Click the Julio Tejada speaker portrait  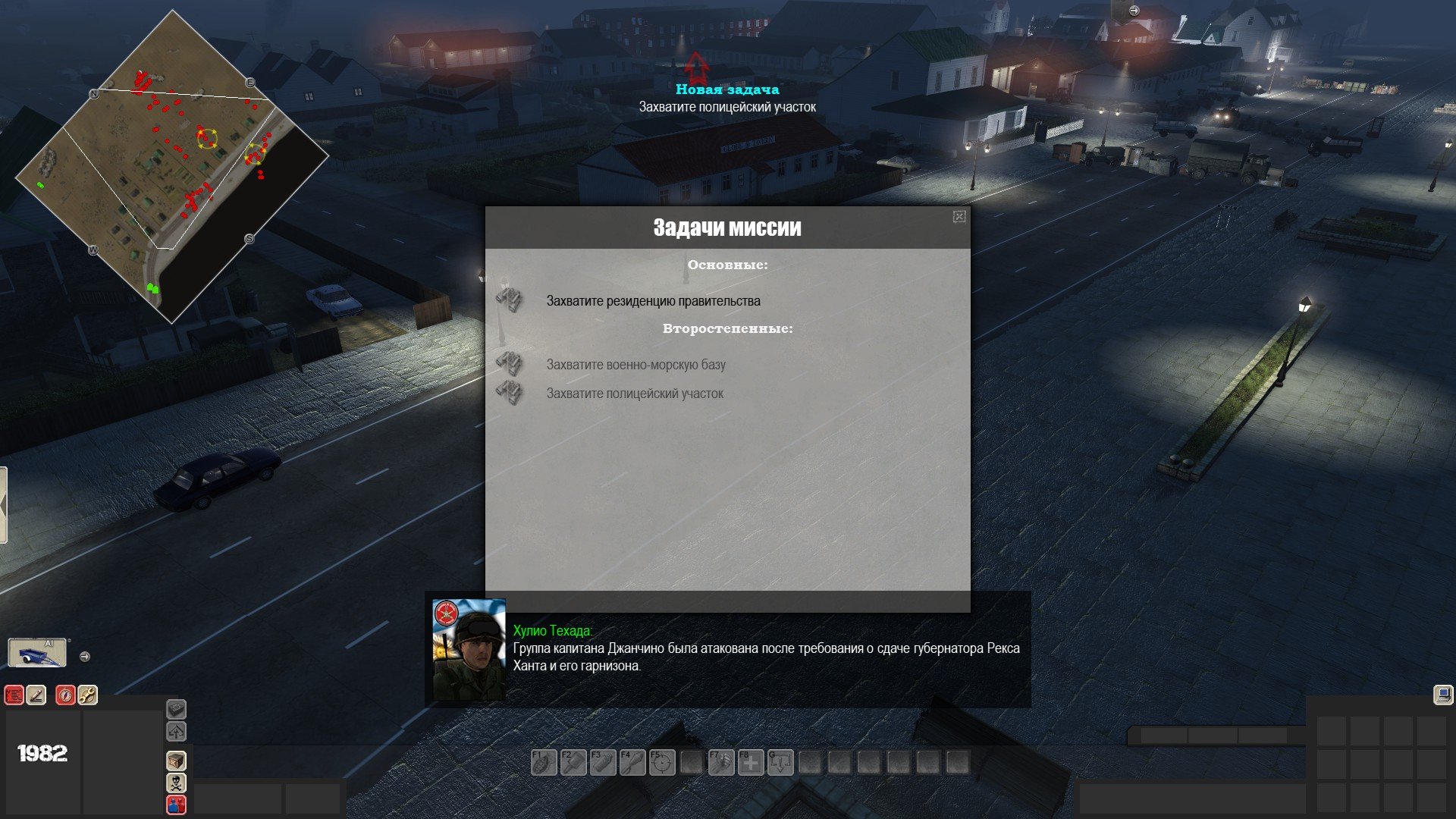click(469, 649)
